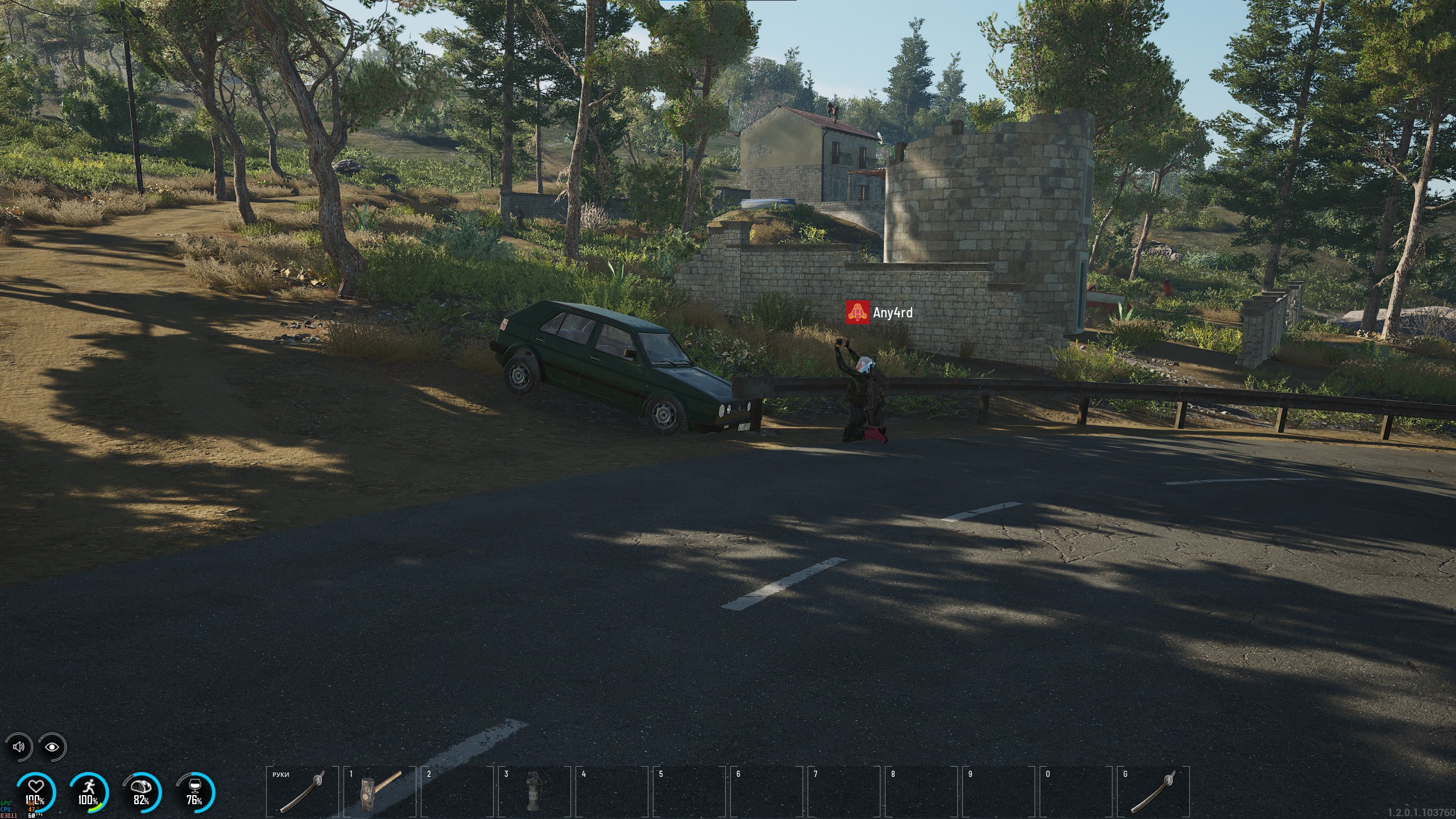Select the katana in the РУКИ hands slot

302,791
